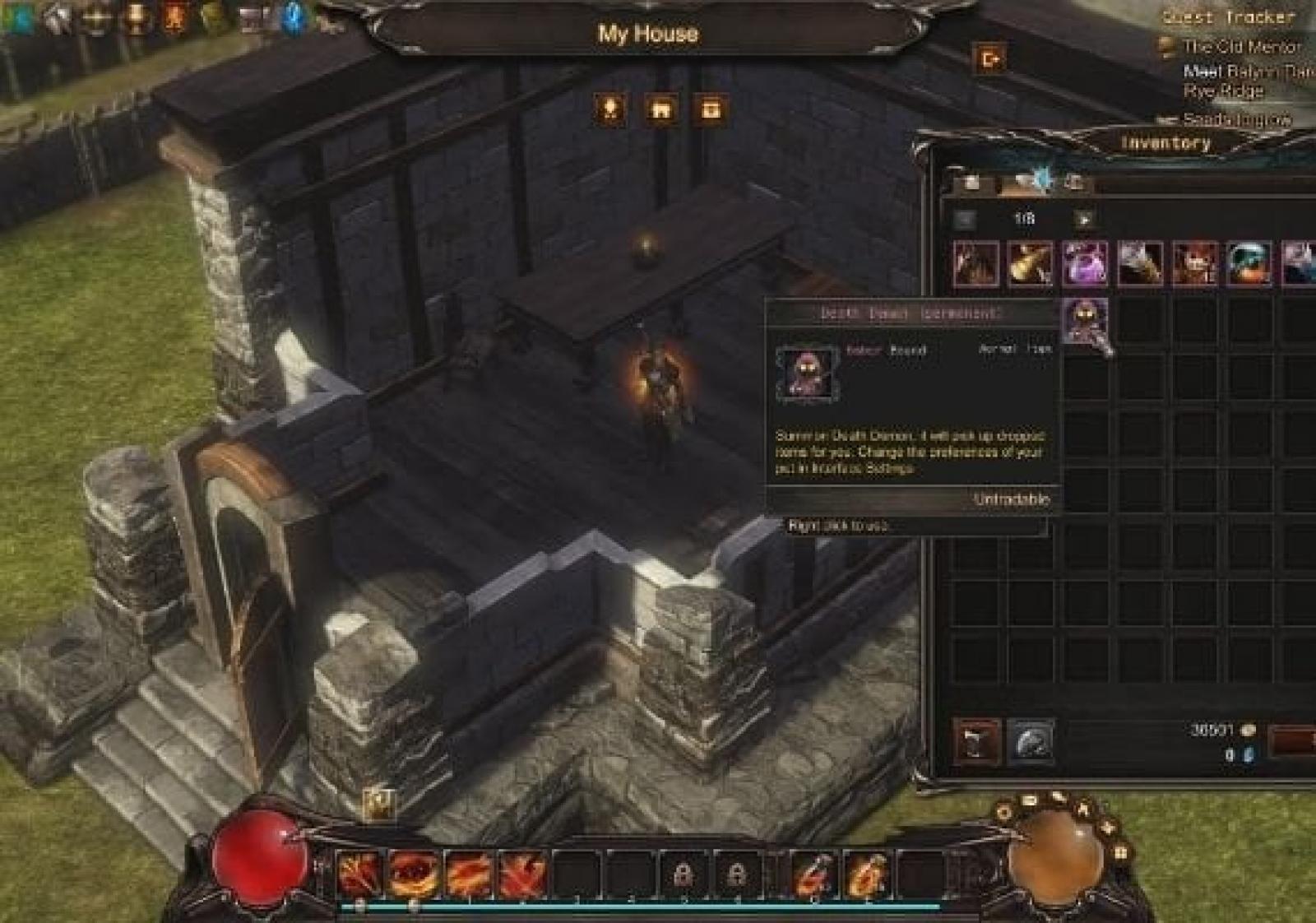Click the blue crystal icon in top bar
Image resolution: width=1316 pixels, height=923 pixels.
[x=294, y=18]
